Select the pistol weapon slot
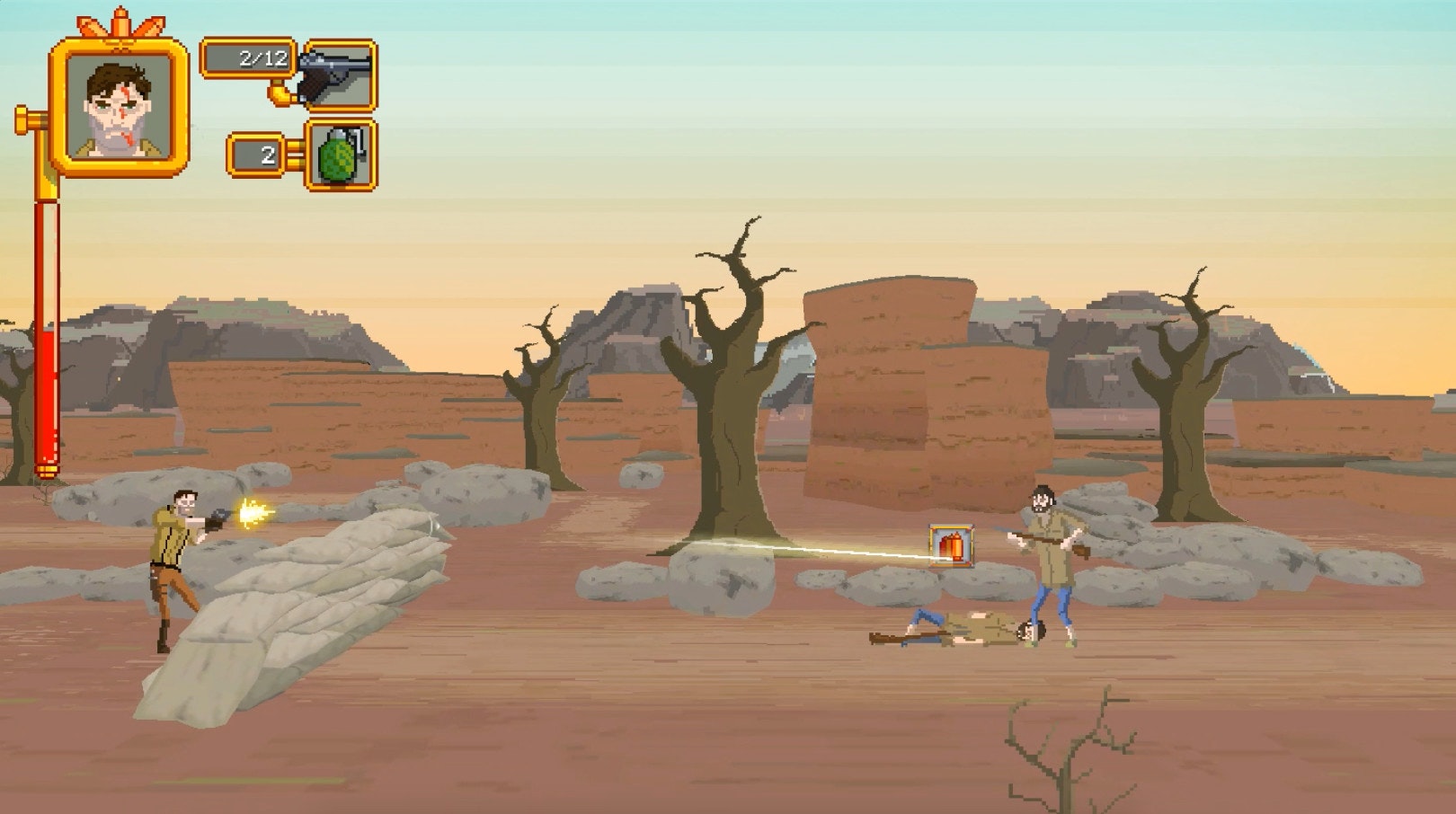 pyautogui.click(x=339, y=75)
